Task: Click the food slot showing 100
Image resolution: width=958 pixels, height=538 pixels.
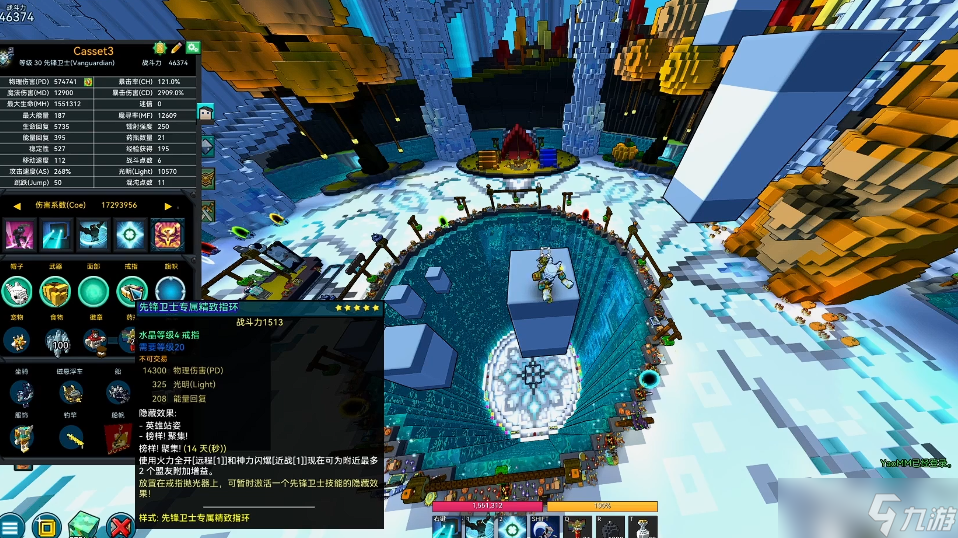Action: tap(55, 340)
